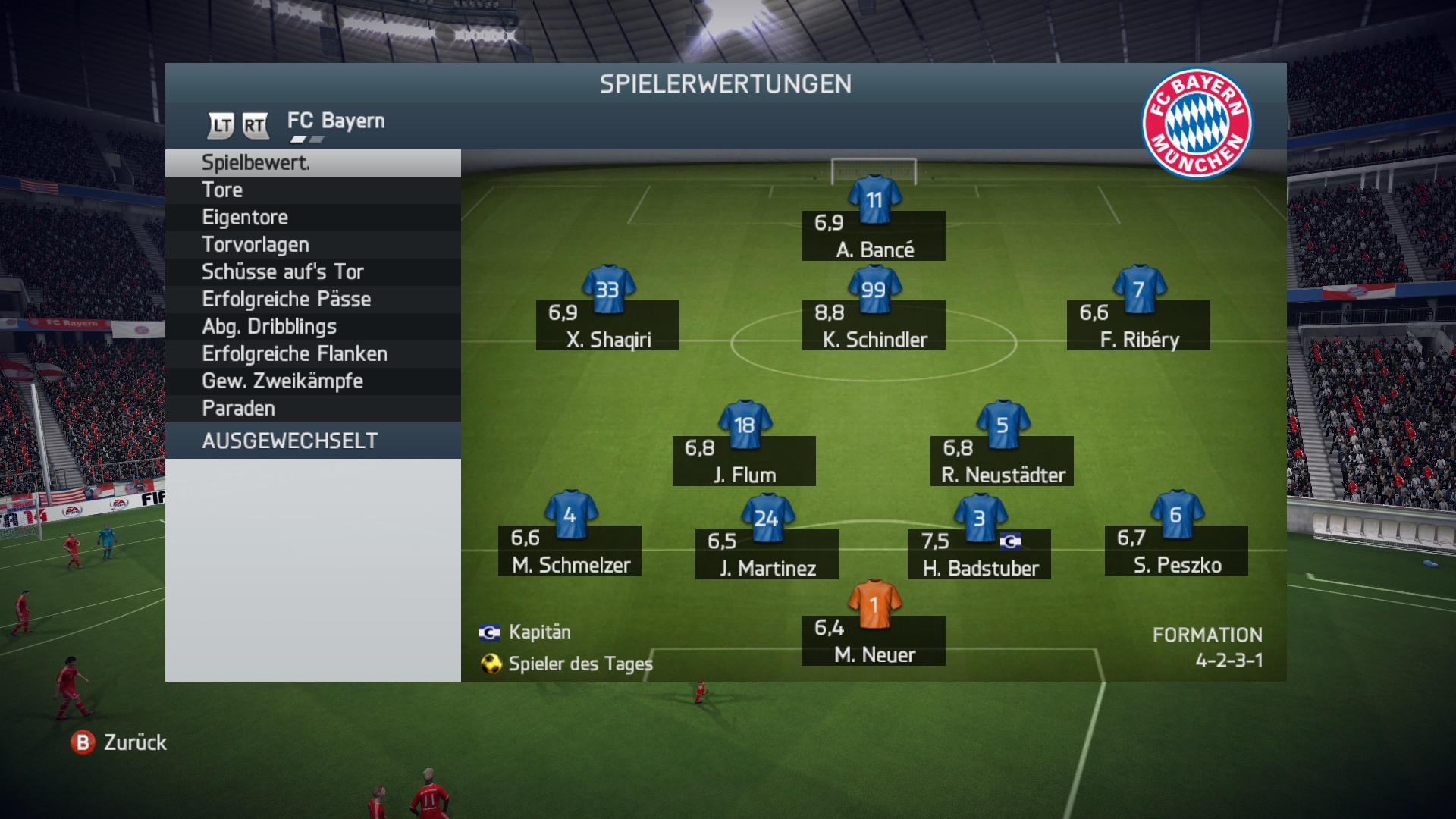Image resolution: width=1456 pixels, height=819 pixels.
Task: Select M. Schmelzer's player card
Action: [570, 550]
